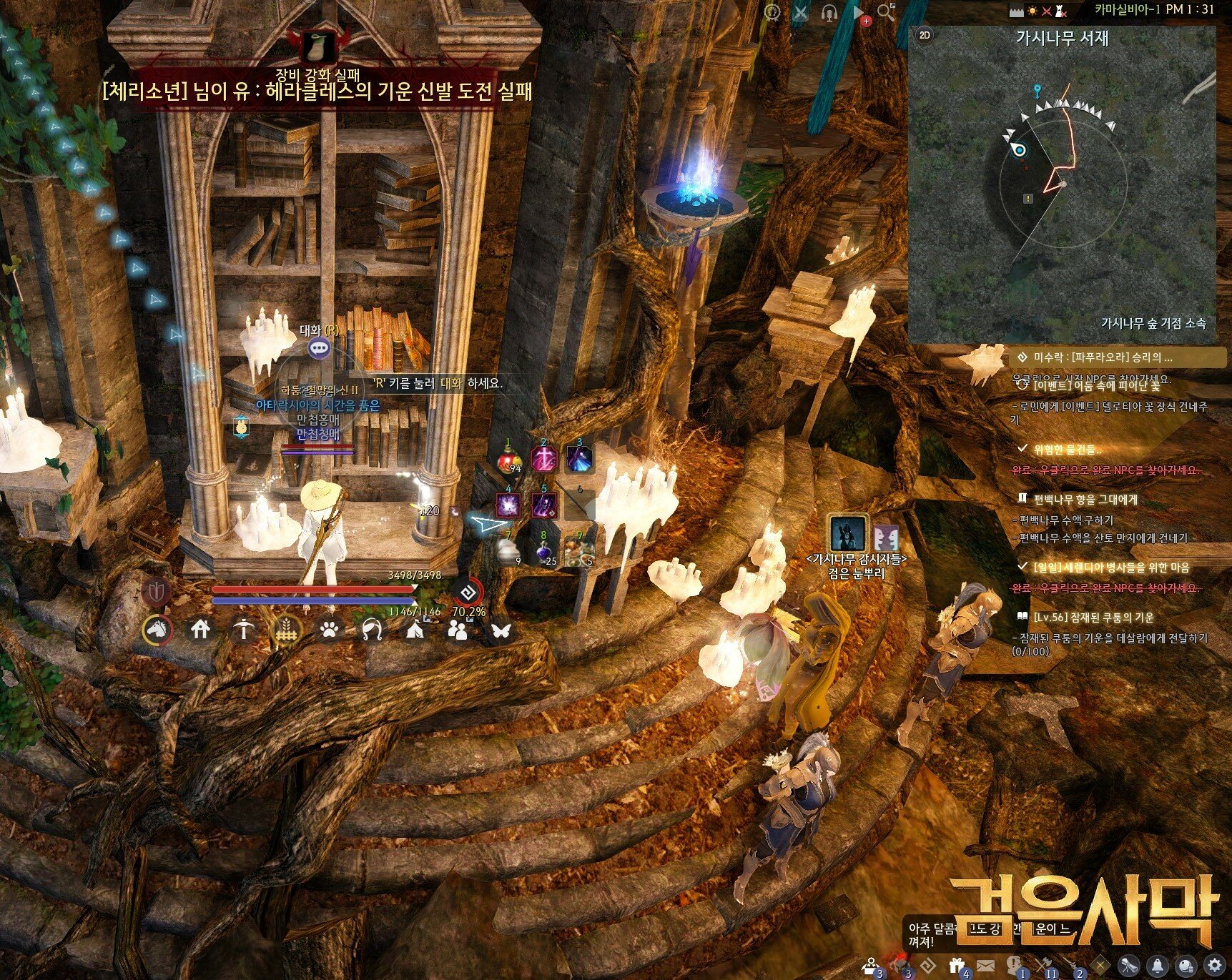Open the gear settings button

point(1213,965)
